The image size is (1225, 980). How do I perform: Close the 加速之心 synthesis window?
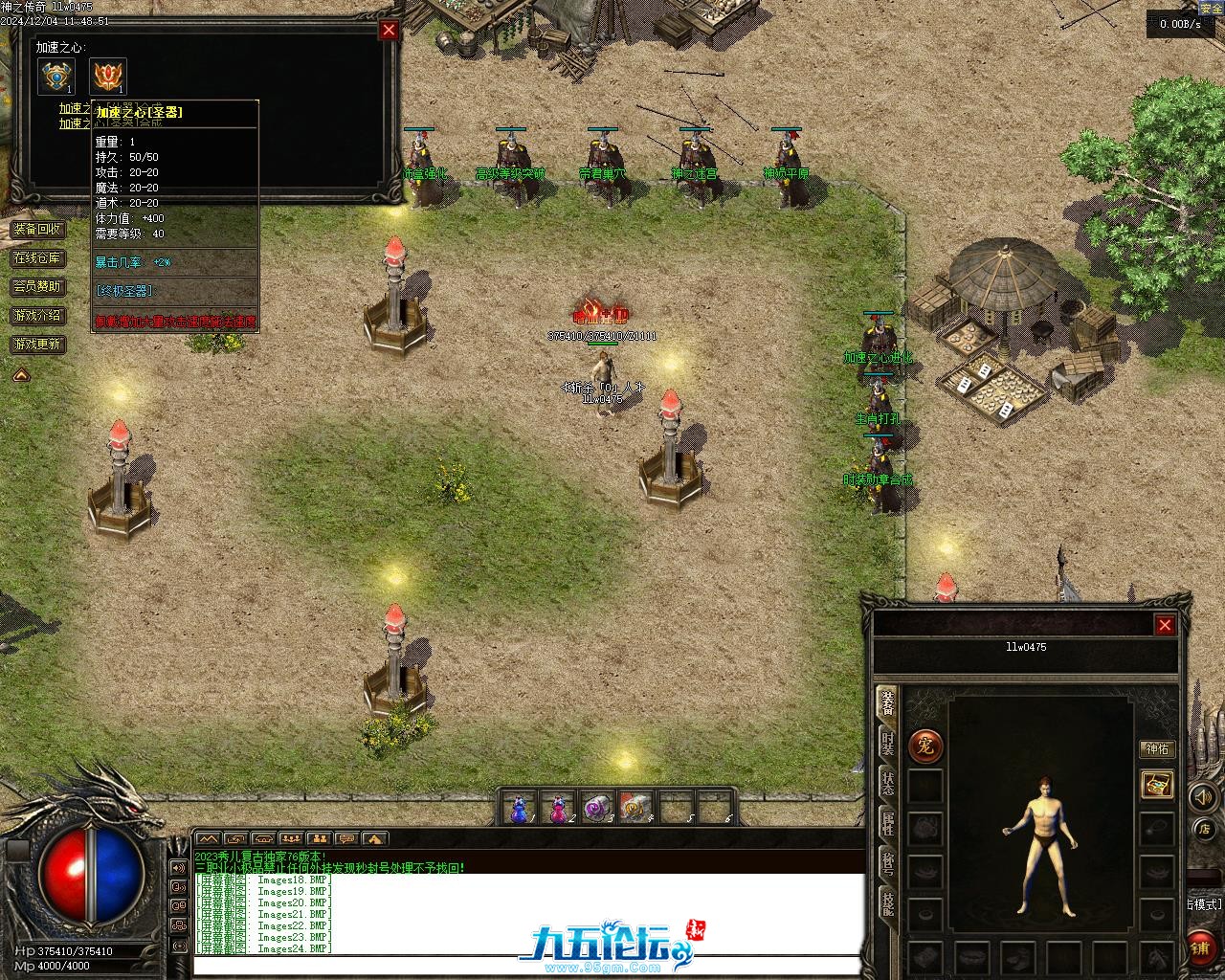pos(389,30)
